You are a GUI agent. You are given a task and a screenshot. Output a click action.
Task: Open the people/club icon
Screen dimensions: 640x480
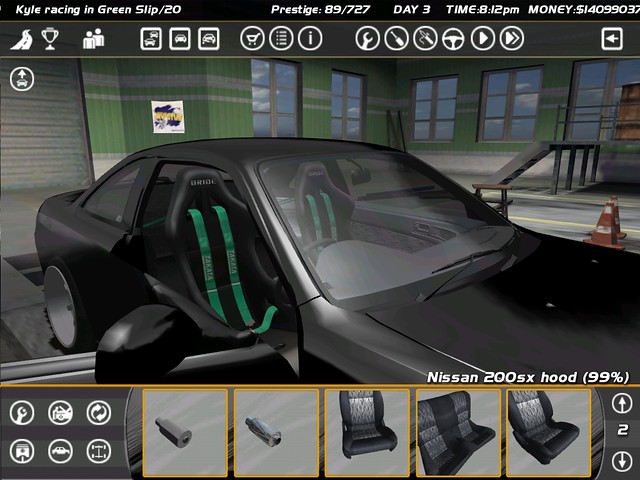pos(94,39)
